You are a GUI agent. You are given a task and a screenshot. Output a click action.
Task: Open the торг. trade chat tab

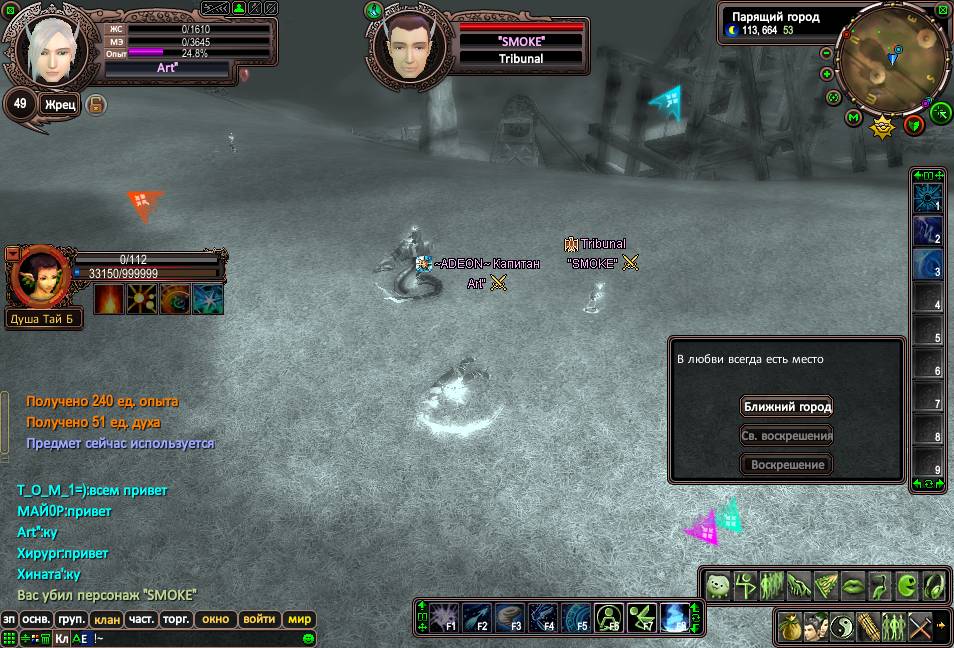coord(177,620)
